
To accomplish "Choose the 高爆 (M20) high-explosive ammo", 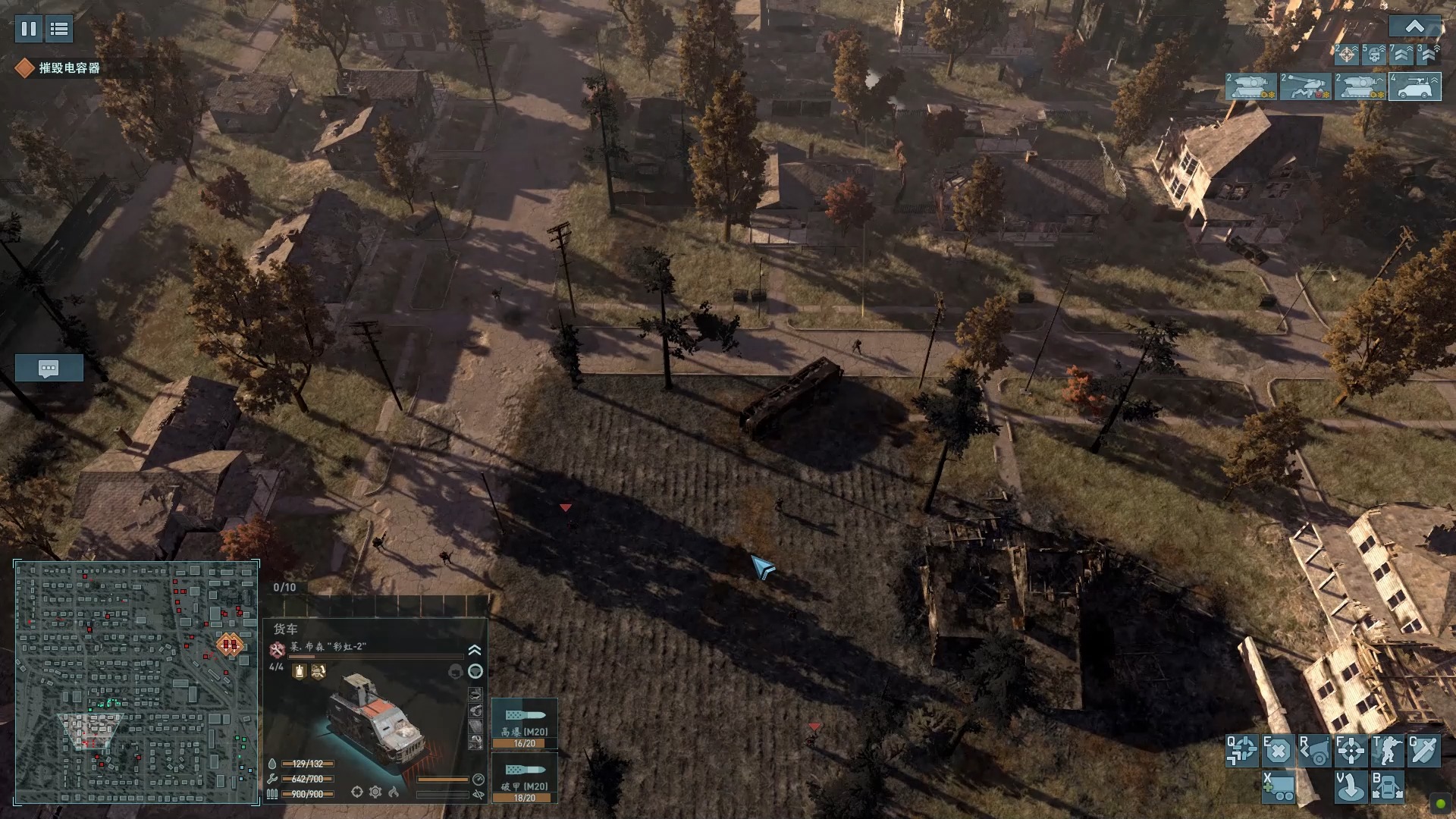I will coord(524,723).
